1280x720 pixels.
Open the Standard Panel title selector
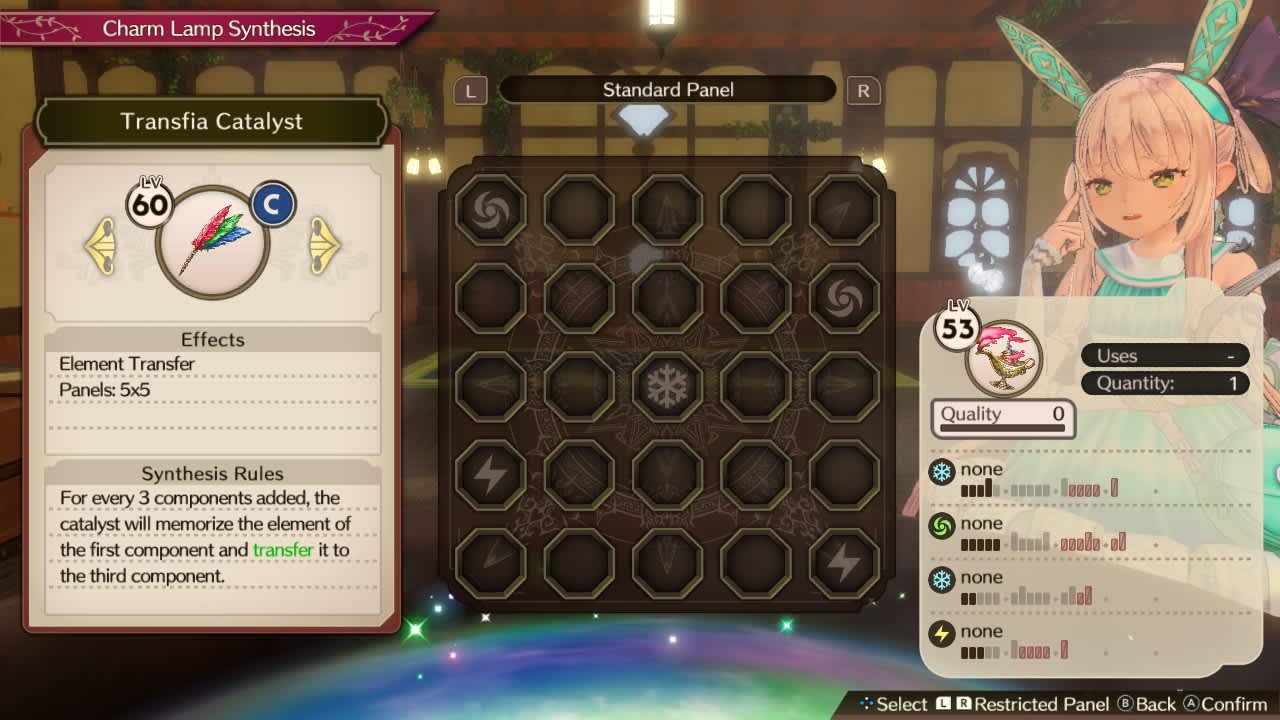click(667, 89)
